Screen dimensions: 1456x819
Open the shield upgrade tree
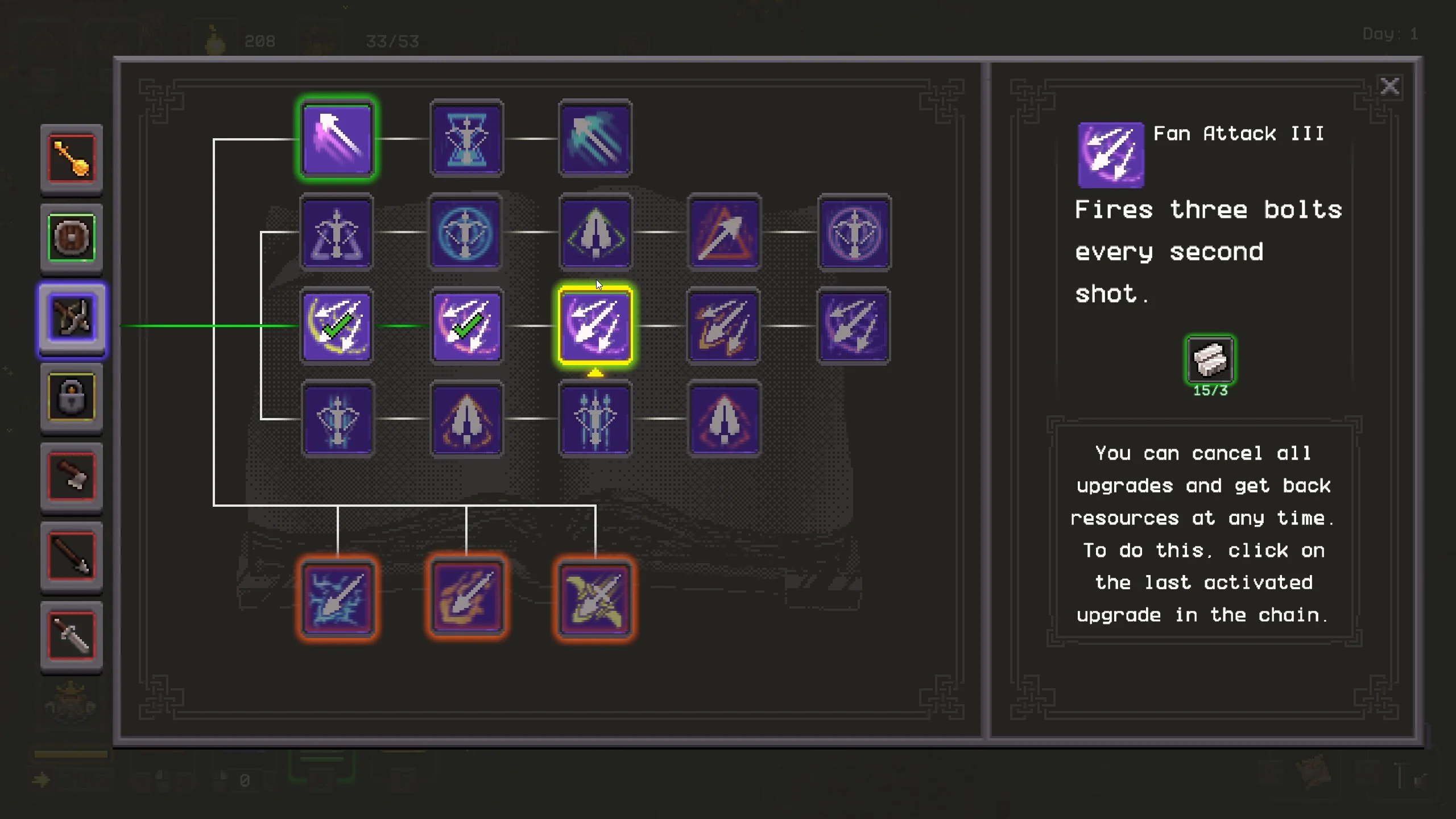click(71, 239)
